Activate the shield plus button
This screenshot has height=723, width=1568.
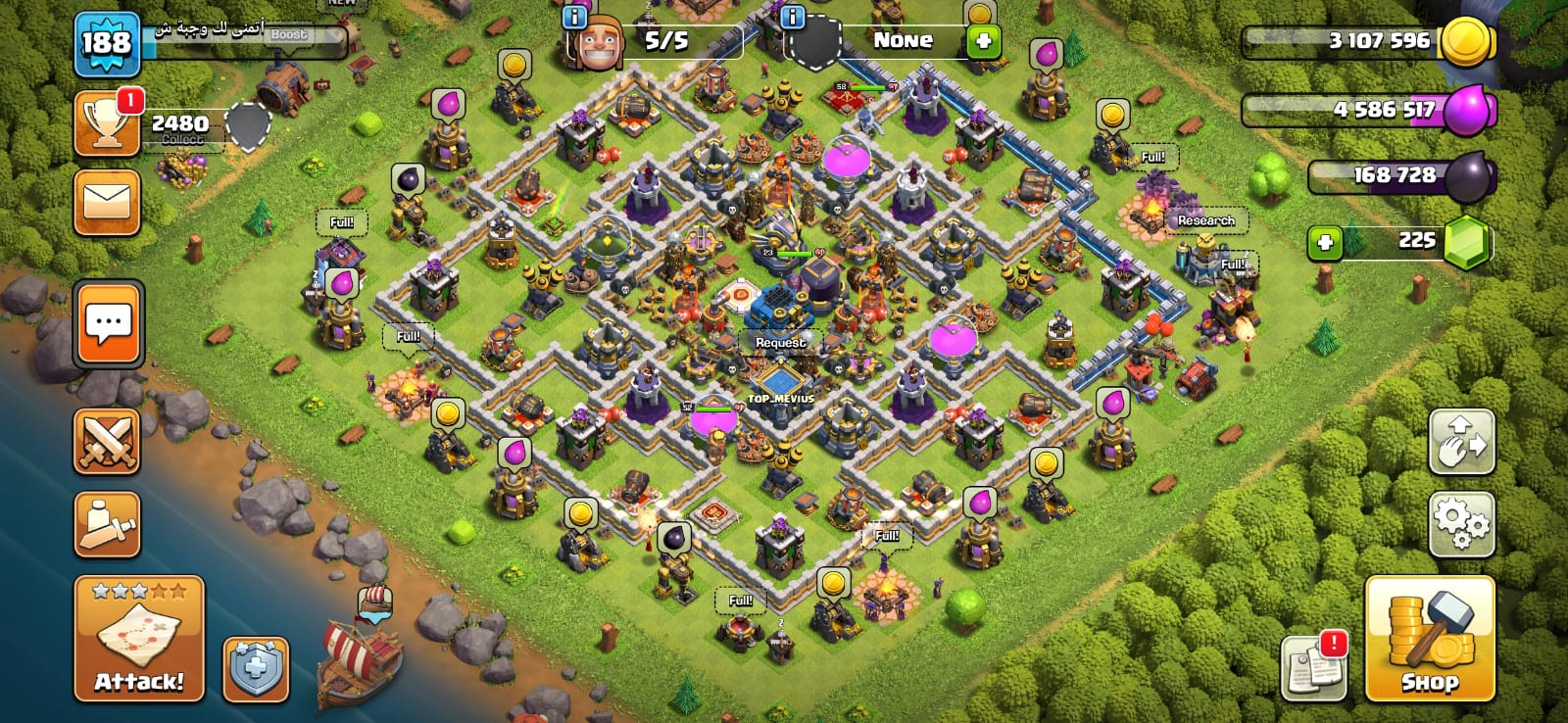(x=256, y=670)
